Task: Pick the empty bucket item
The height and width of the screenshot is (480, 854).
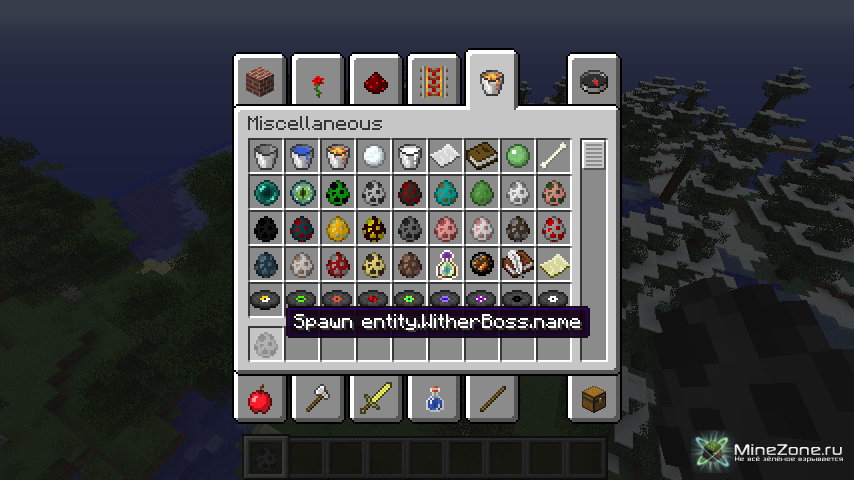Action: 265,156
